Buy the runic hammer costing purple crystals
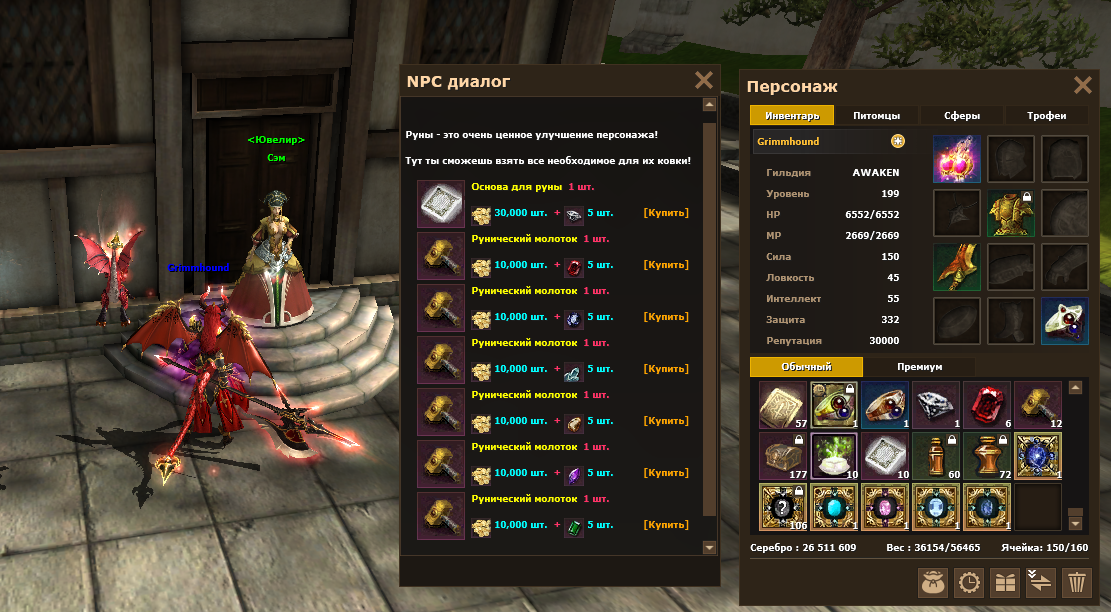1111x612 pixels. (x=666, y=473)
